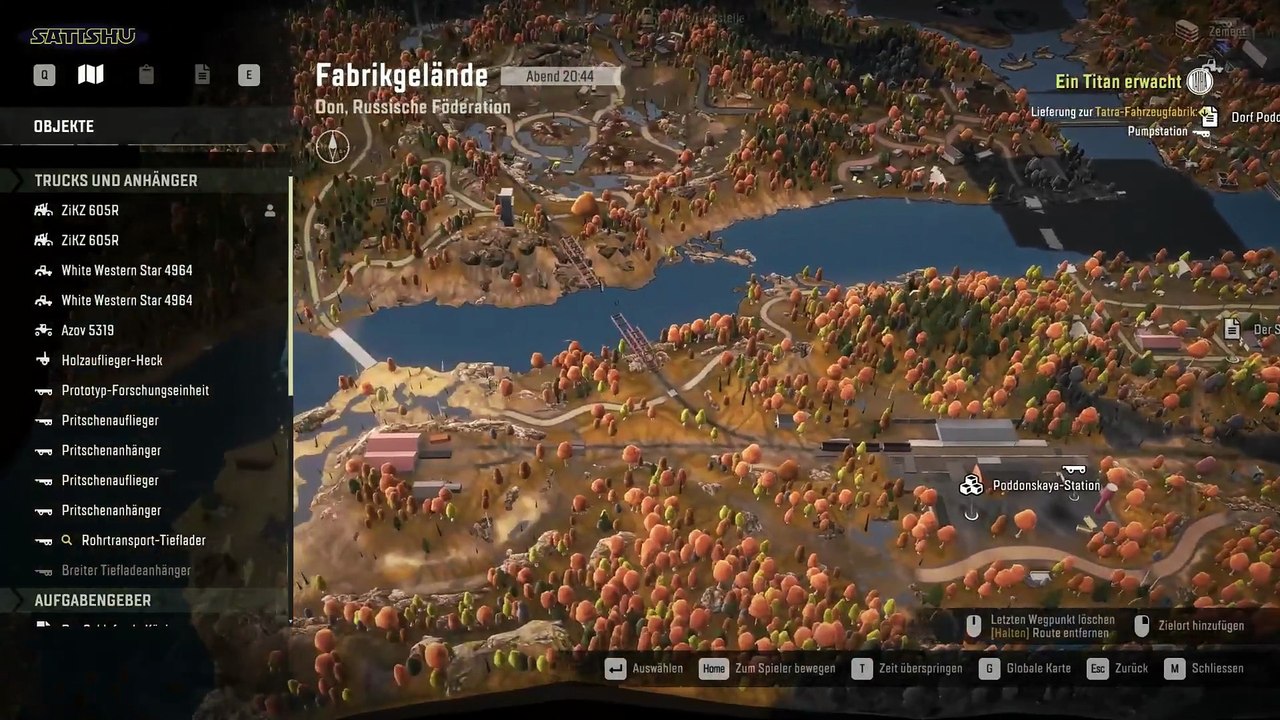This screenshot has height=720, width=1280.
Task: Click the Poddonskaya-Station map marker
Action: [971, 486]
